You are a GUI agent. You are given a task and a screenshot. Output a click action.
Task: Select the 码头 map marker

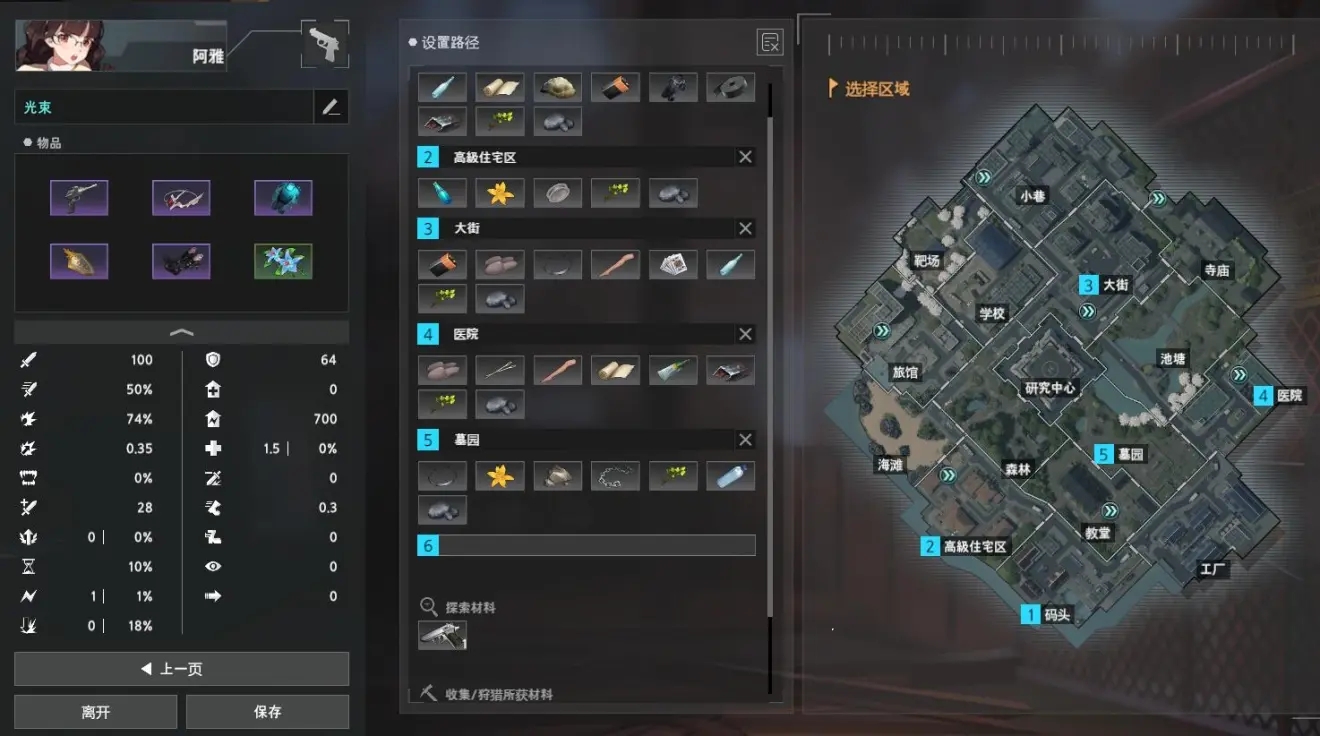[x=1056, y=615]
